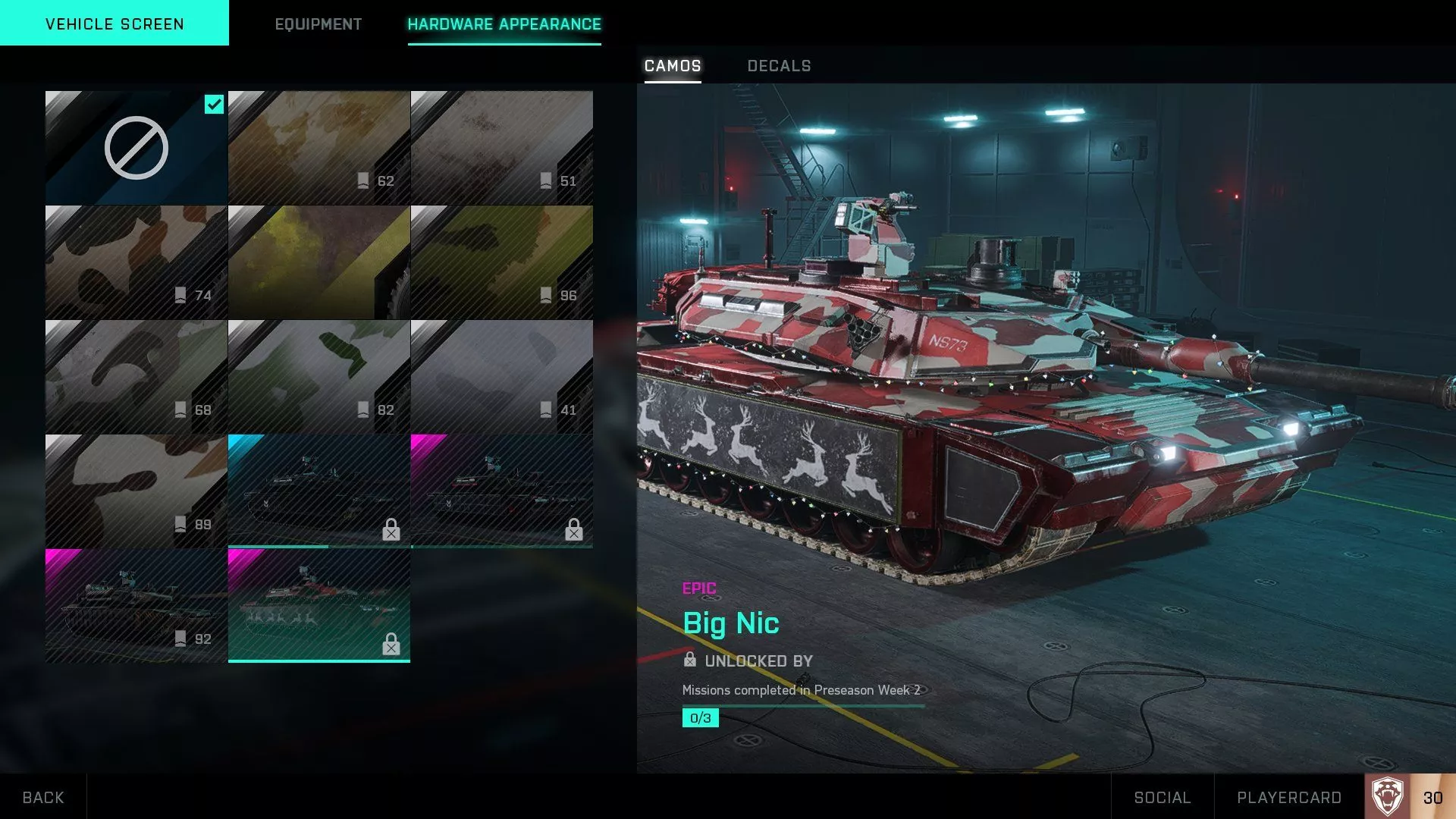Click the lock icon under UNLOCKED BY
Screen dimensions: 1456x819
pos(691,661)
